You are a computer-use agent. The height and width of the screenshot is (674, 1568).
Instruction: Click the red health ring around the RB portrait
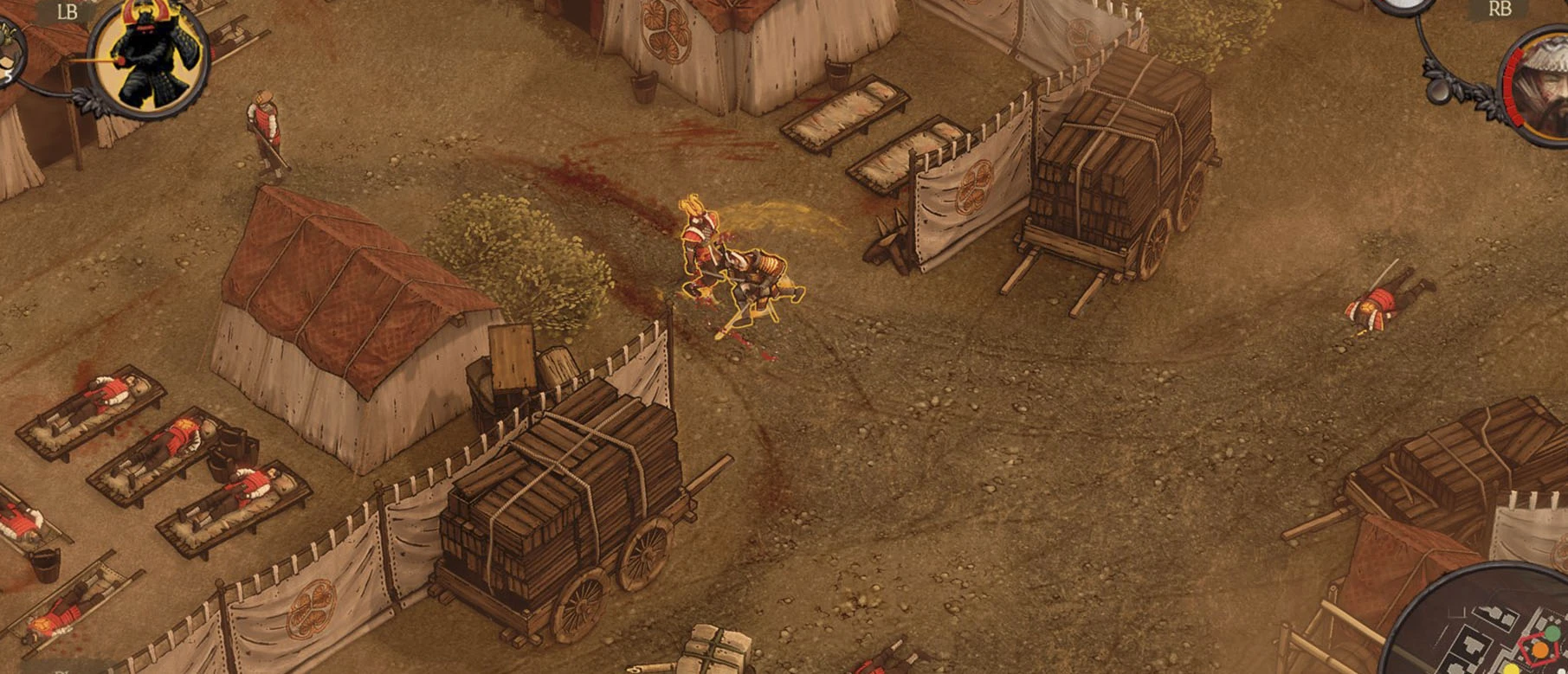tap(1513, 87)
